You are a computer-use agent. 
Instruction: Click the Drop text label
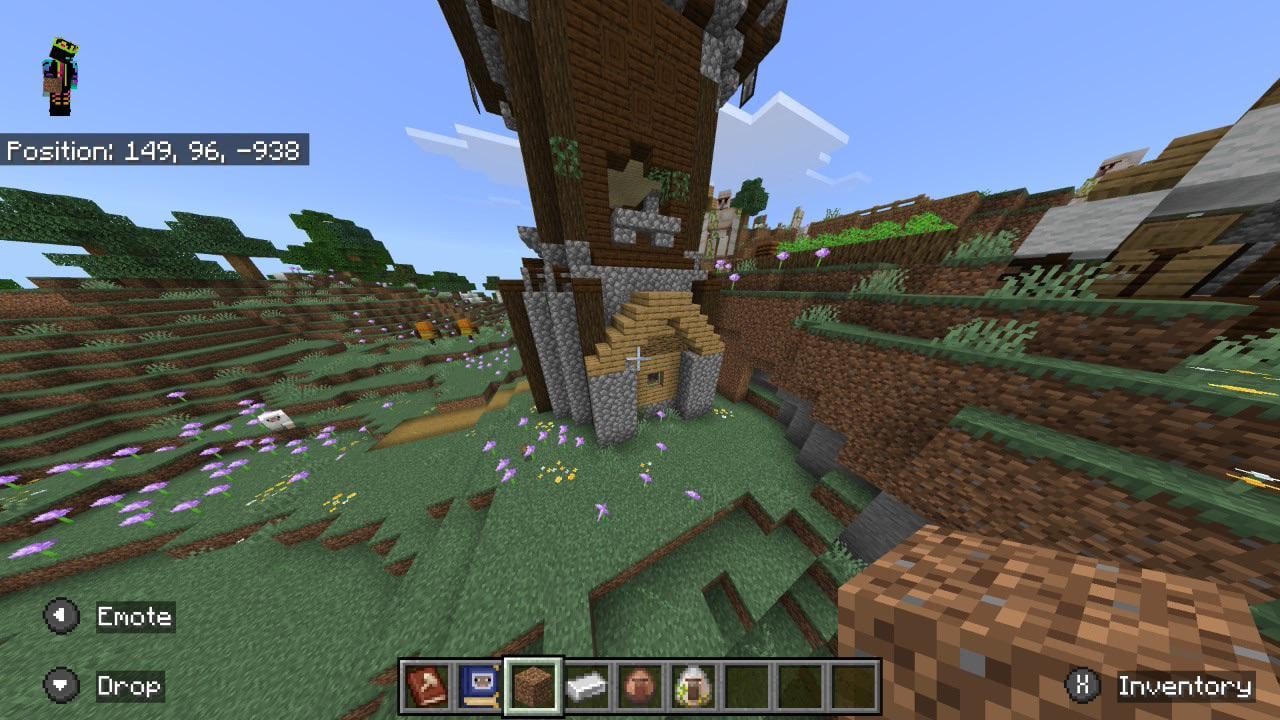[x=128, y=687]
